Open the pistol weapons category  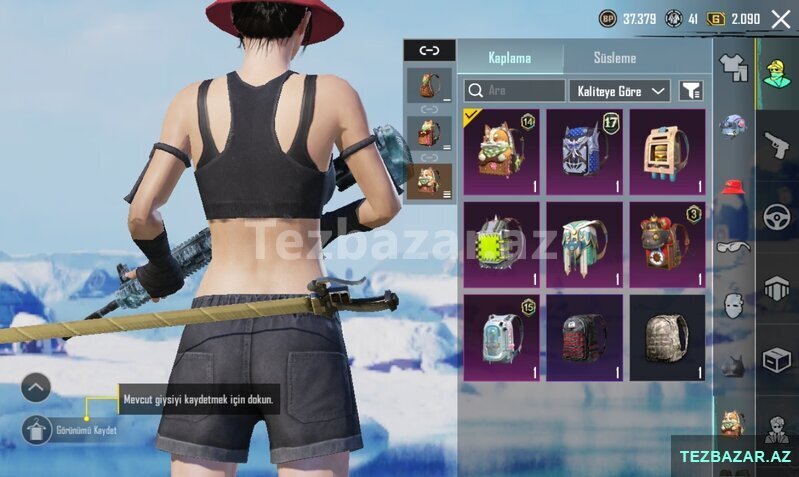(776, 144)
